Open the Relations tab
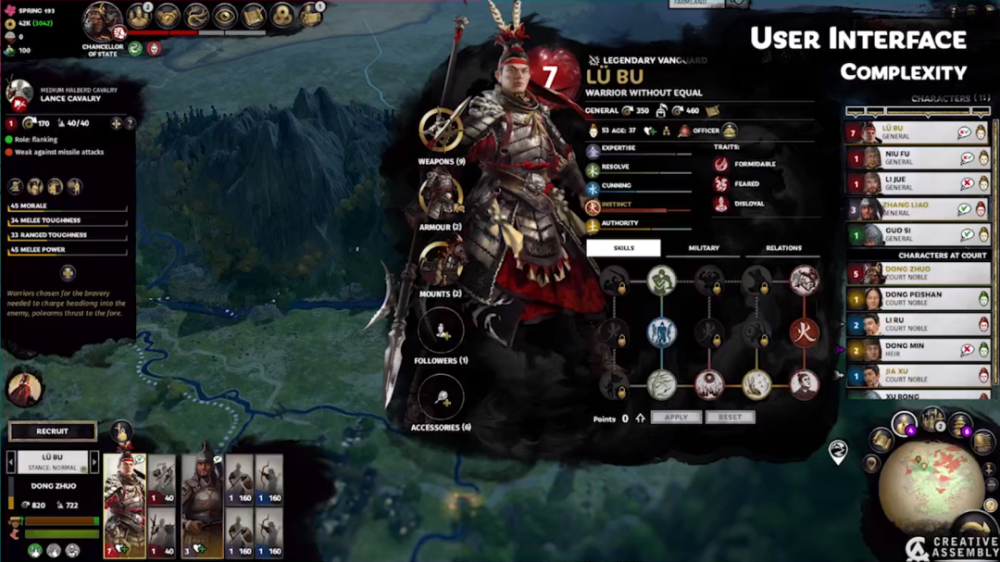Image resolution: width=1000 pixels, height=562 pixels. pos(783,248)
